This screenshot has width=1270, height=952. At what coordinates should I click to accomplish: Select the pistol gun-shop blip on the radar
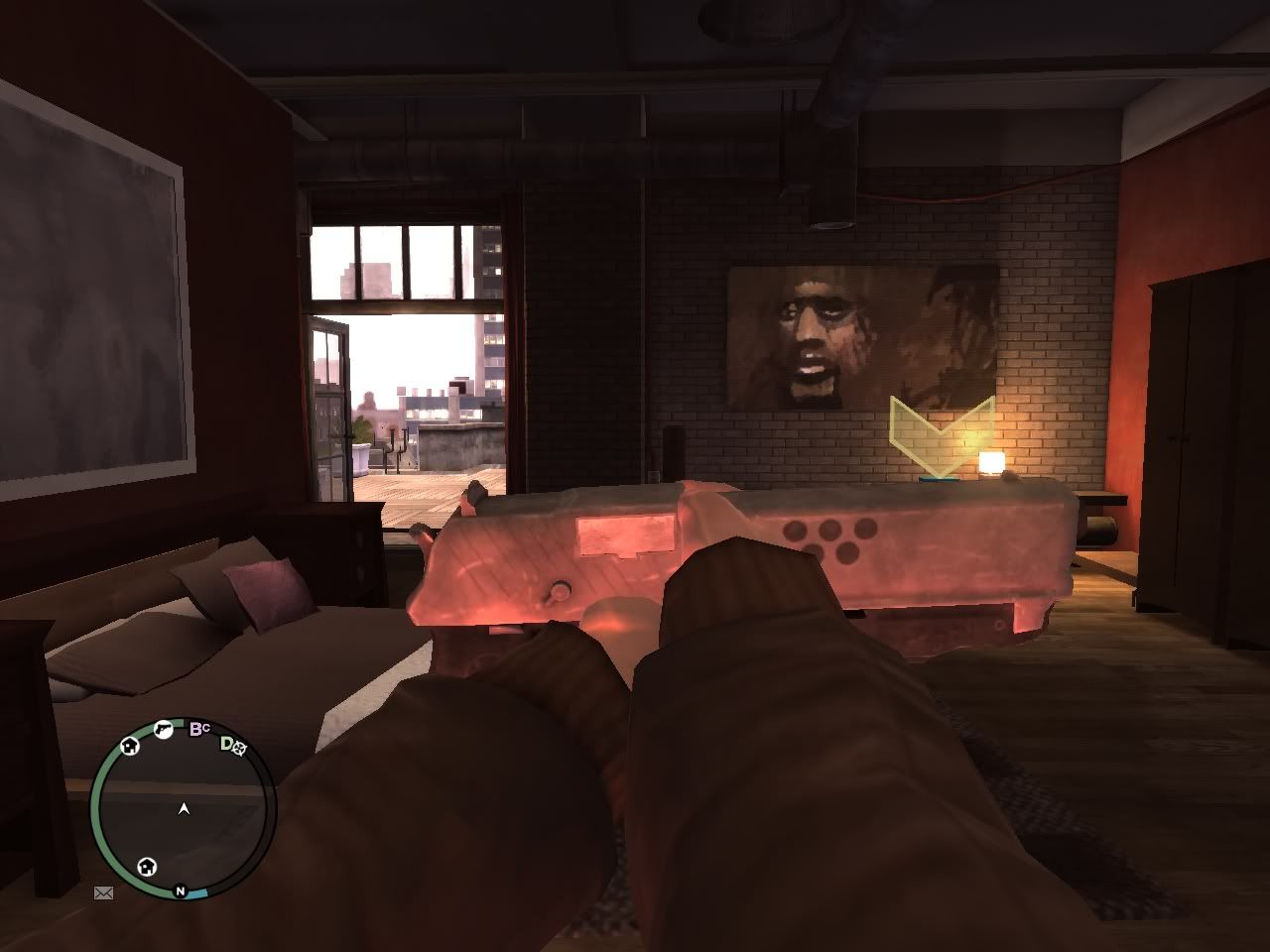pyautogui.click(x=163, y=730)
